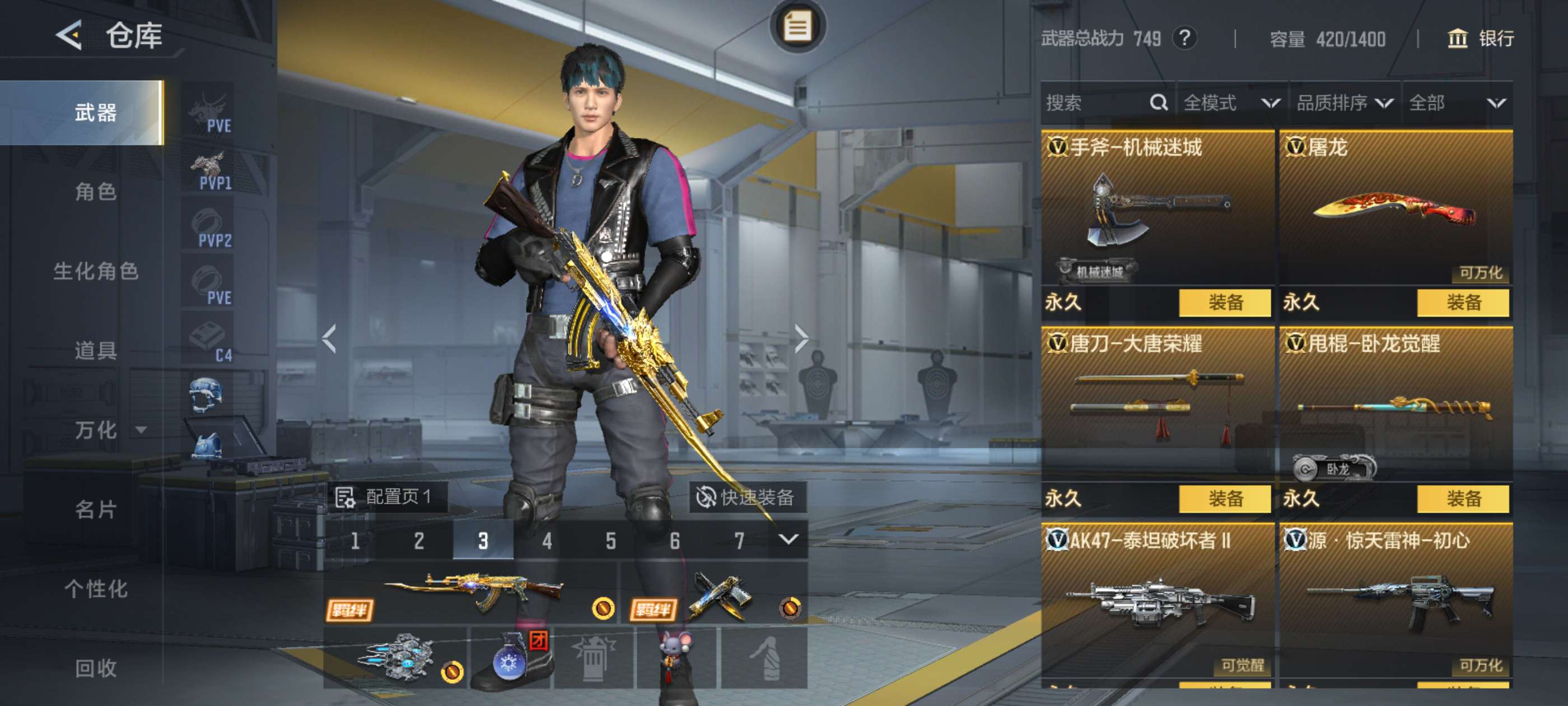1568x706 pixels.
Task: Open the 银行 bank
Action: point(1480,39)
